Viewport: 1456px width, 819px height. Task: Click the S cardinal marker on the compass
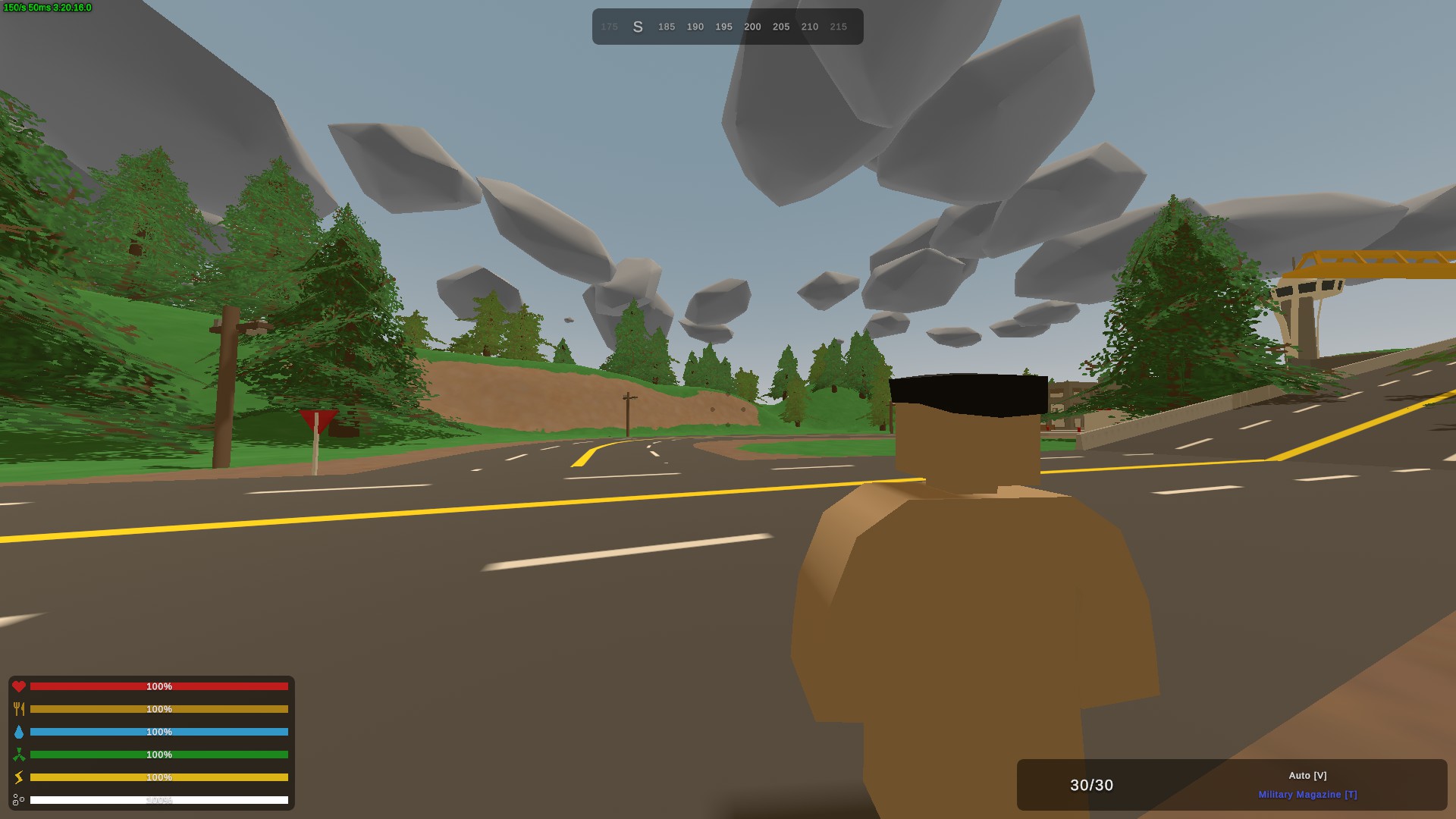pyautogui.click(x=638, y=26)
